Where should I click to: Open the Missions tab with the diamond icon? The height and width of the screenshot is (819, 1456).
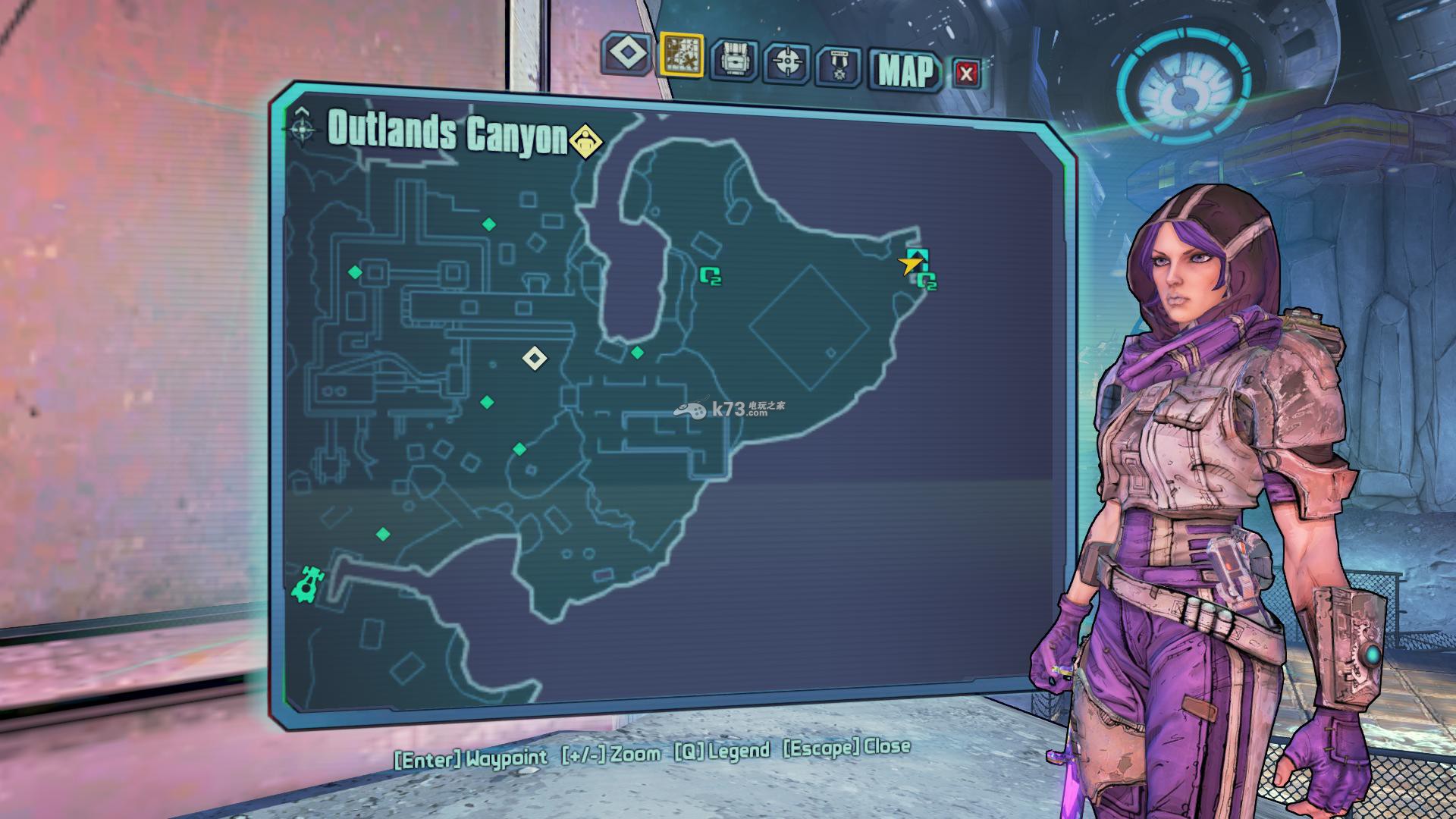click(x=626, y=54)
